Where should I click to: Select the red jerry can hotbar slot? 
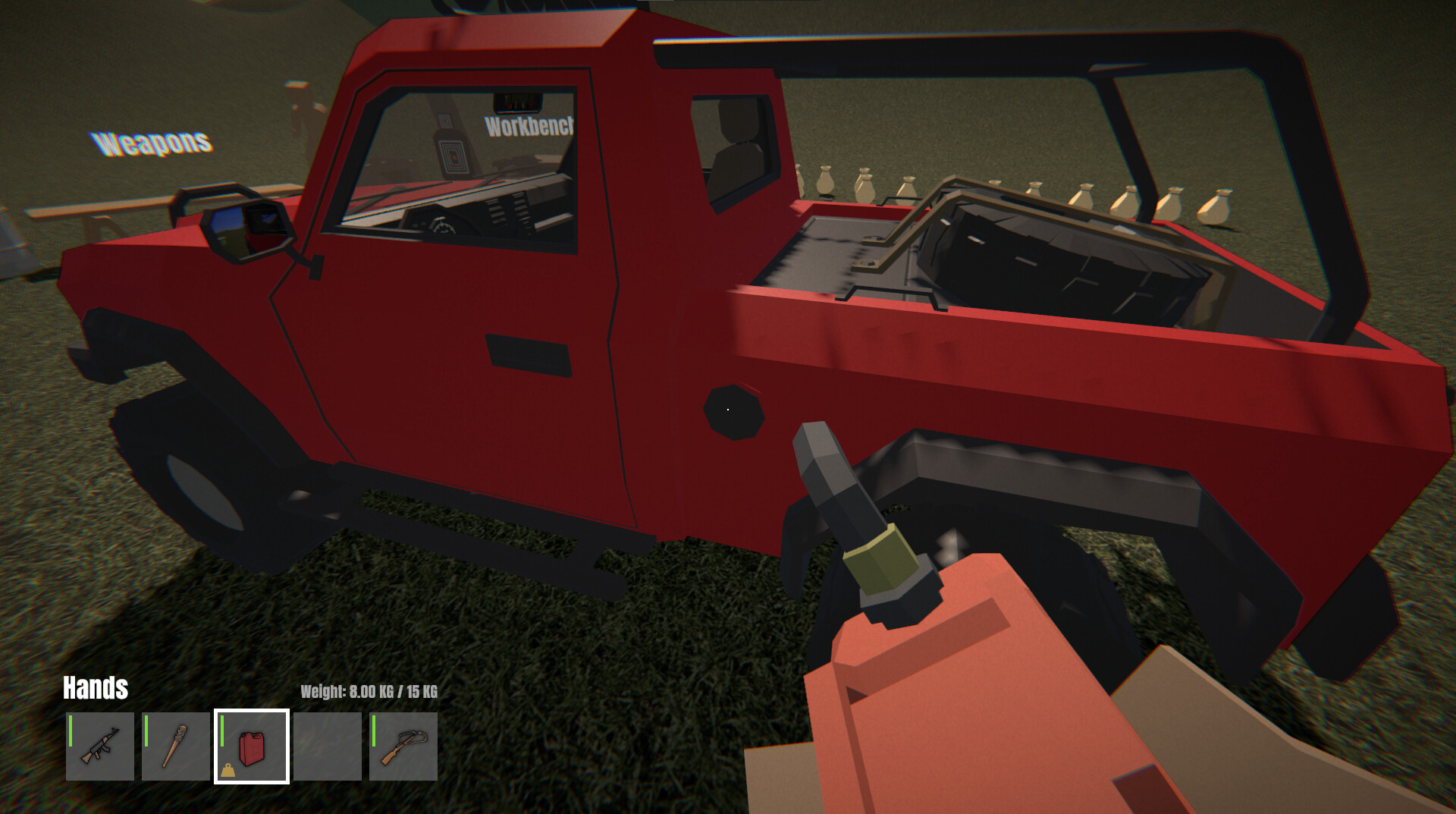click(x=251, y=747)
